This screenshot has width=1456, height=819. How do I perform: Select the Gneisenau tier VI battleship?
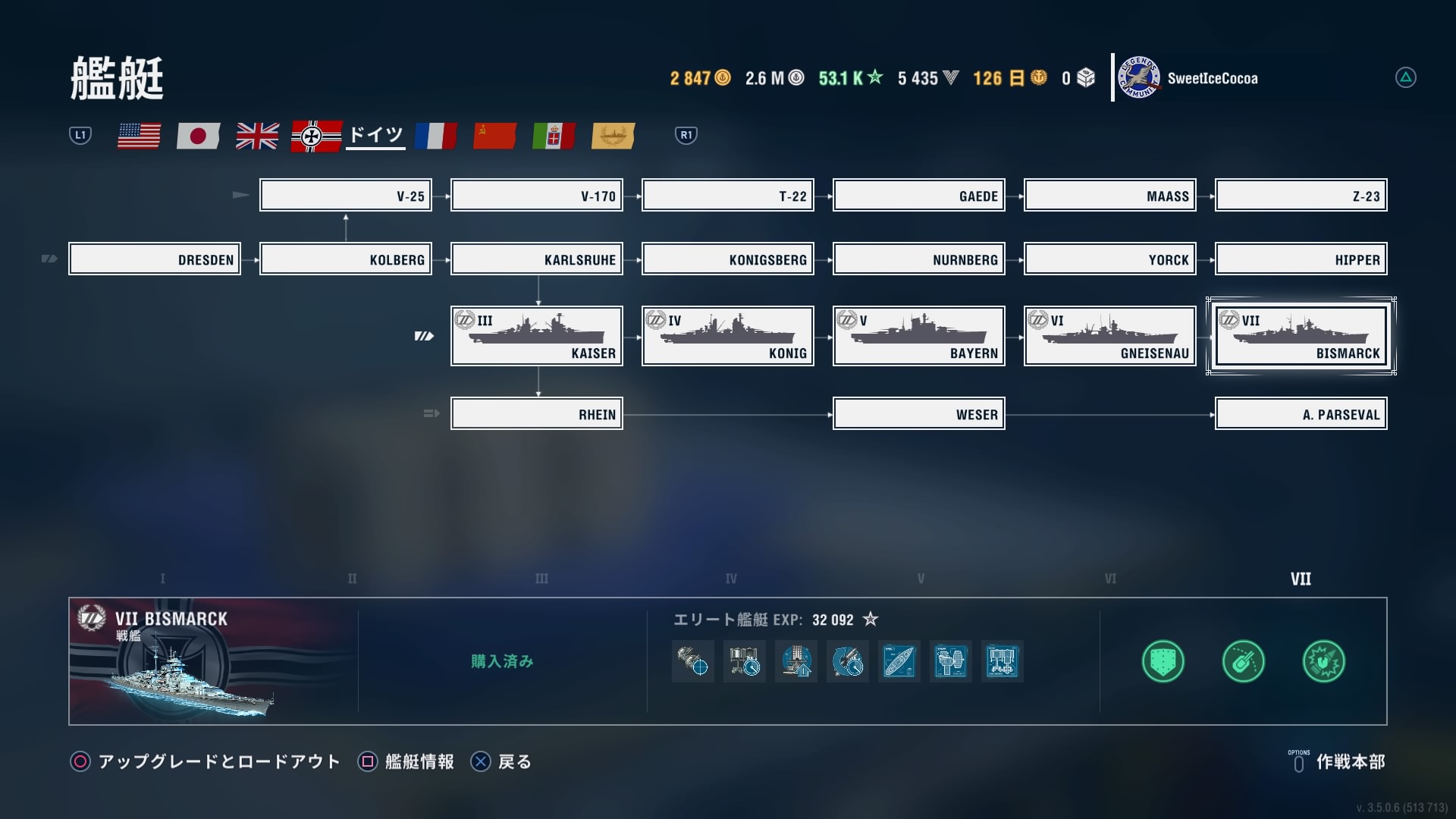coord(1110,336)
